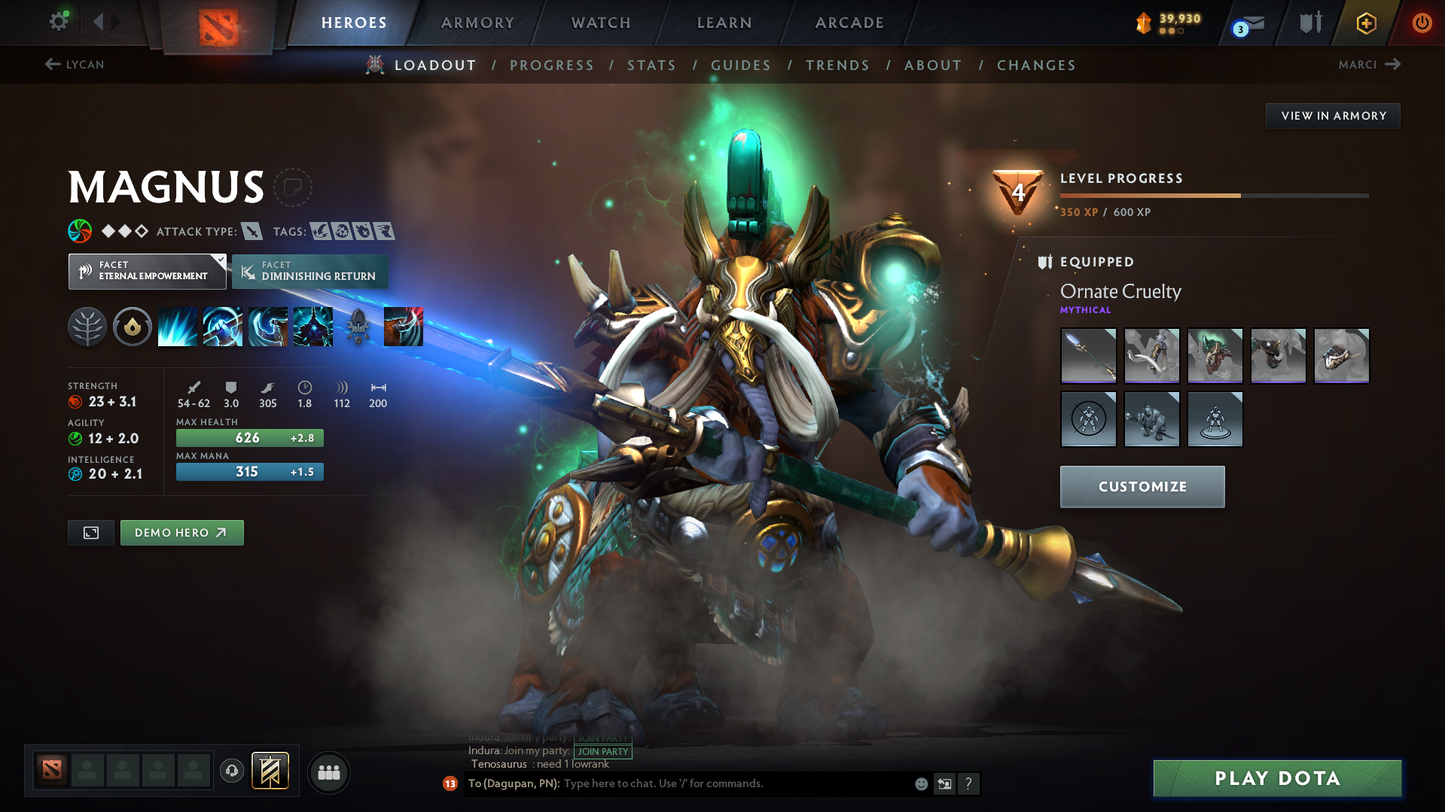Select the Diminishing Return facet
Image resolution: width=1445 pixels, height=812 pixels.
[309, 271]
